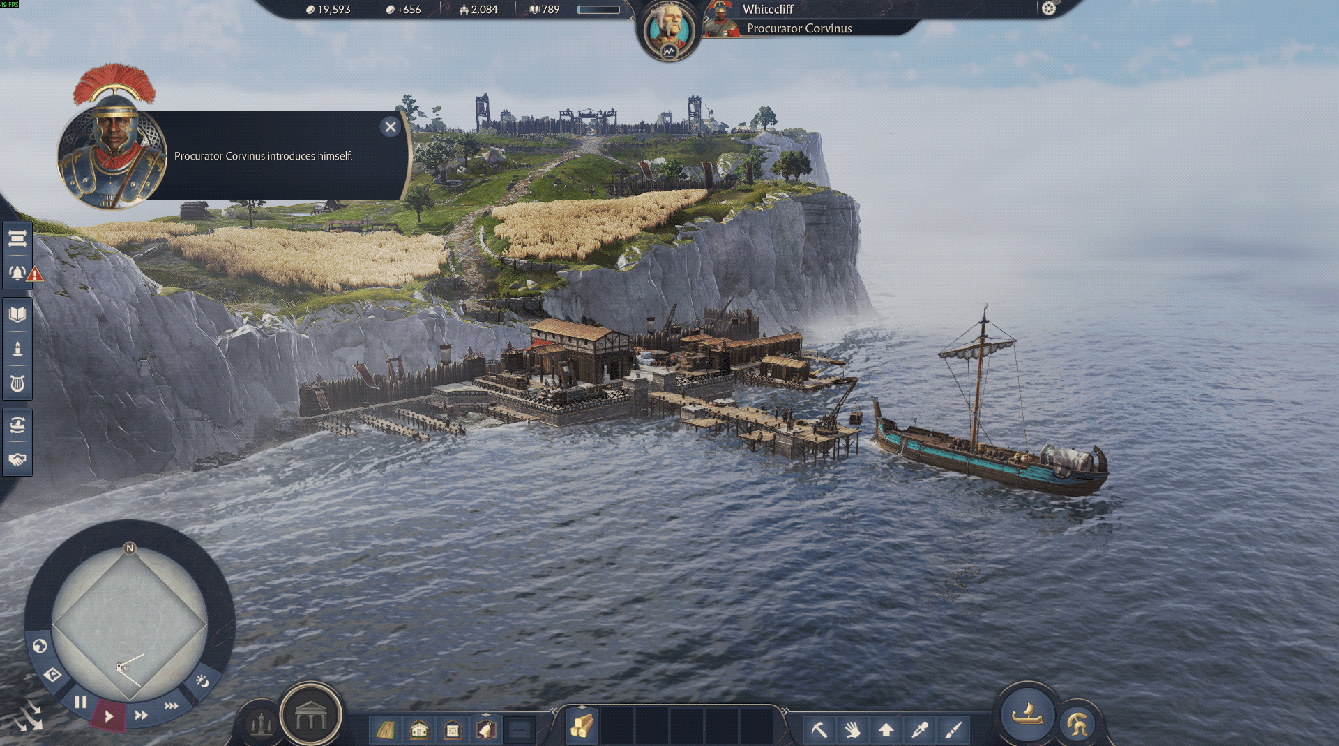Open the ship trade routes icon
The width and height of the screenshot is (1339, 746).
pyautogui.click(x=18, y=425)
